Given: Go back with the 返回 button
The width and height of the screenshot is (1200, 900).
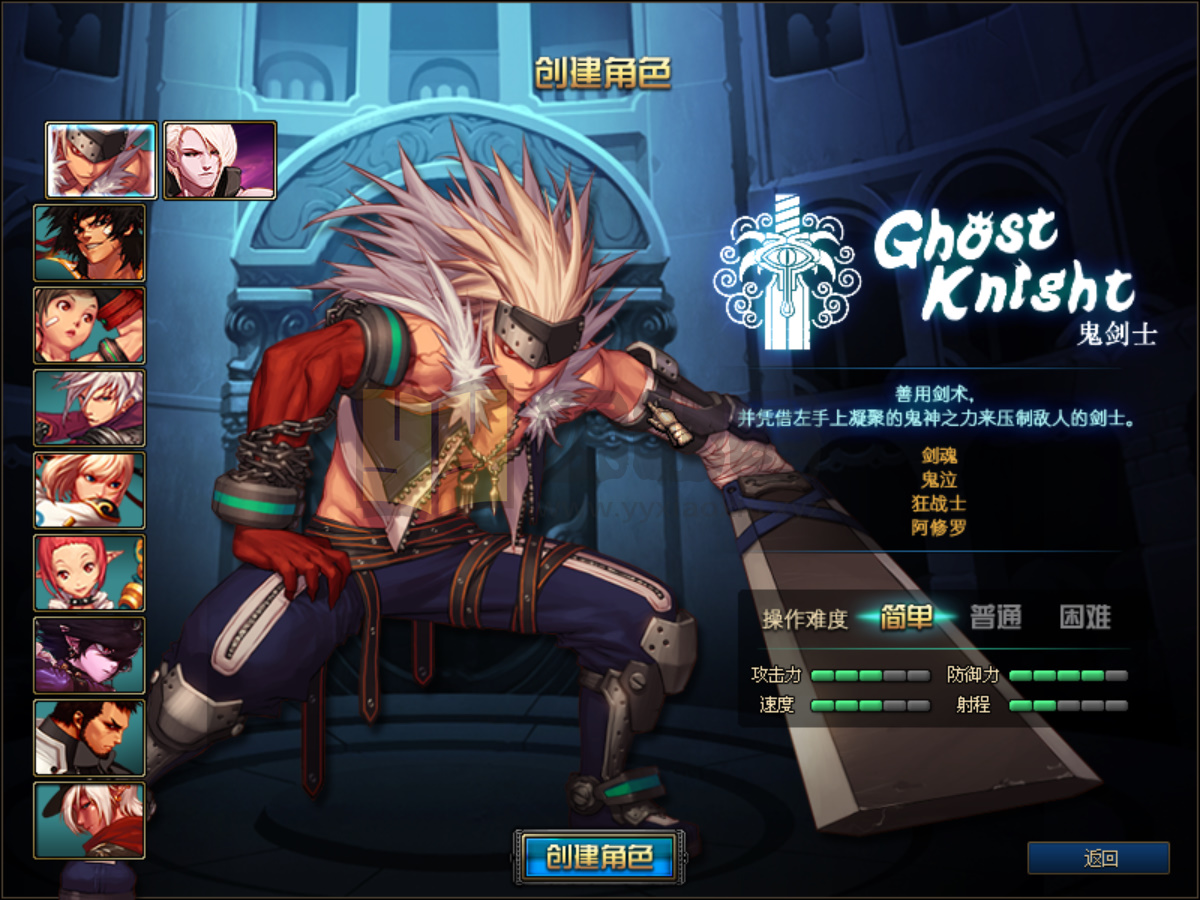Looking at the screenshot, I should (1098, 858).
